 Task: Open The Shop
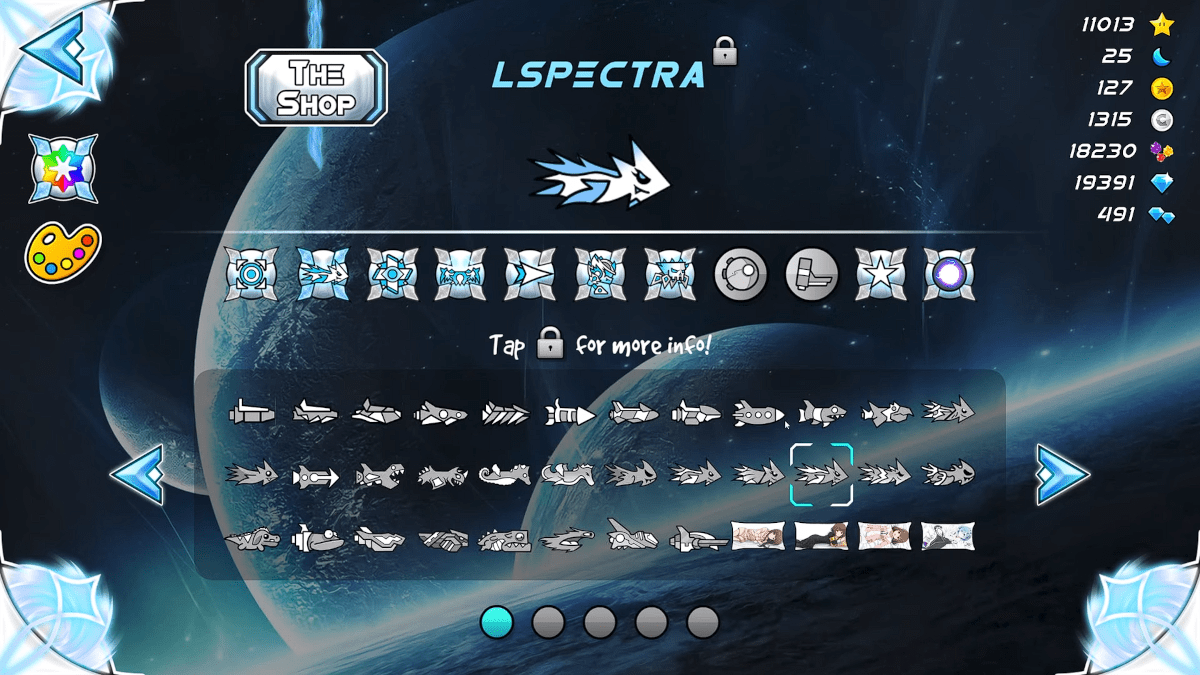[316, 87]
